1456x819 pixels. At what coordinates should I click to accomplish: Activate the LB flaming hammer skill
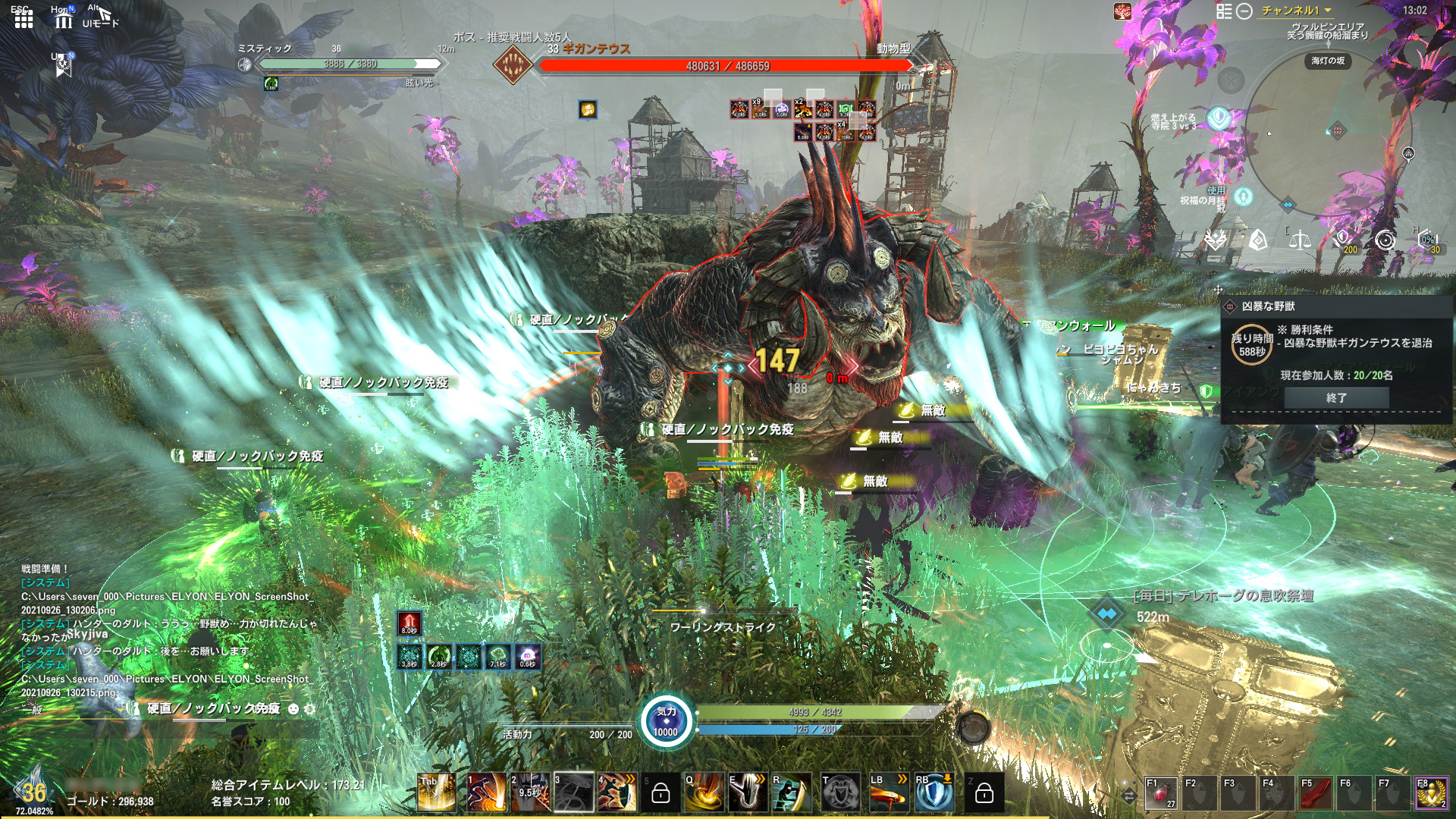[x=889, y=793]
